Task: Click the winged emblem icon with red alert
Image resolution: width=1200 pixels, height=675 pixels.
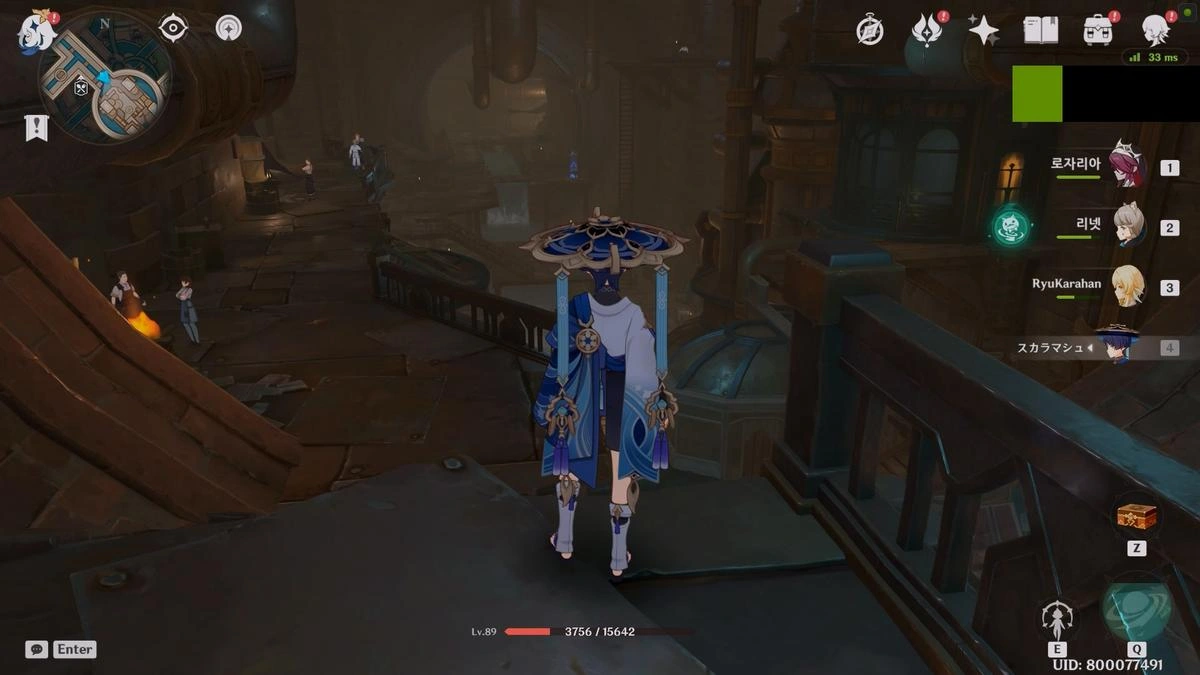Action: click(x=927, y=30)
